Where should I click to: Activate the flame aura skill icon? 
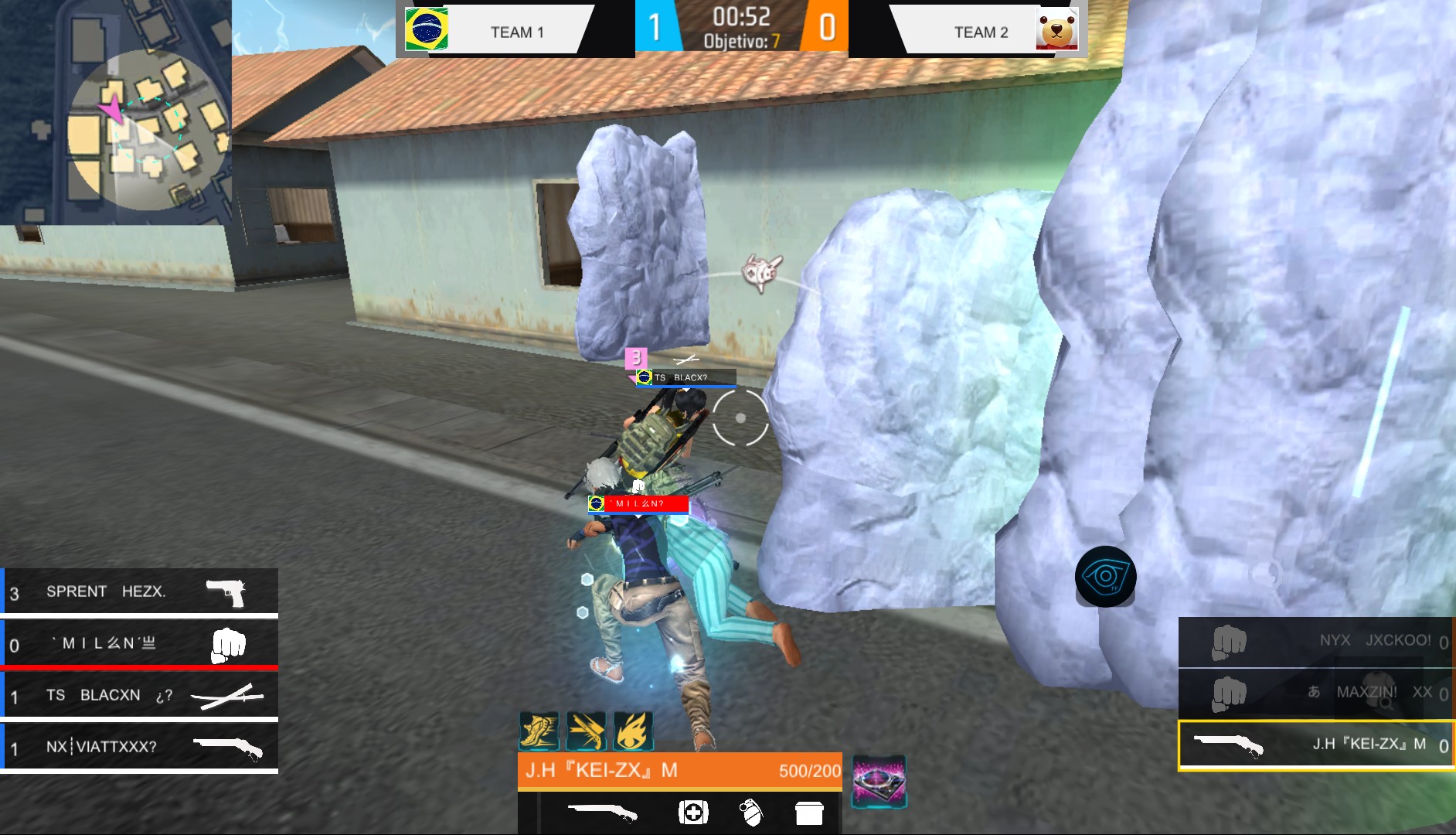pyautogui.click(x=634, y=729)
